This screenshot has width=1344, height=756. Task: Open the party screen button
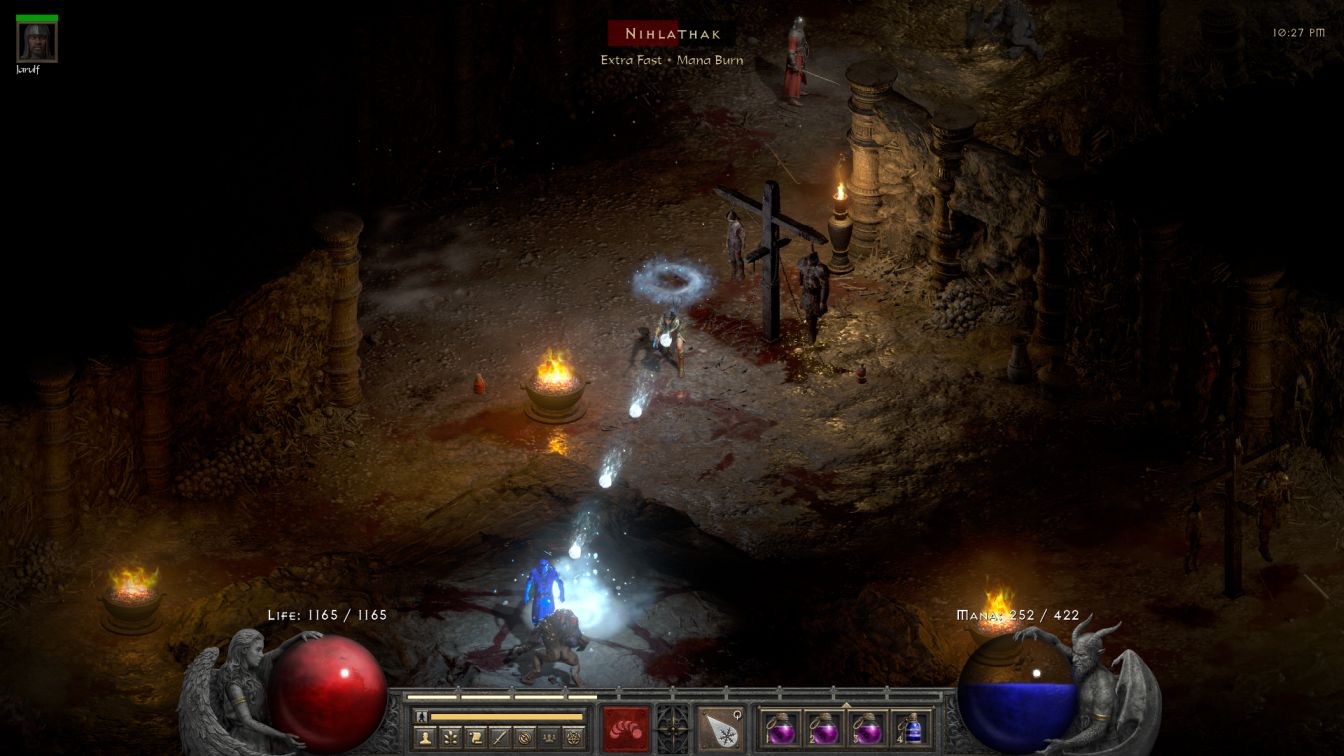(549, 738)
